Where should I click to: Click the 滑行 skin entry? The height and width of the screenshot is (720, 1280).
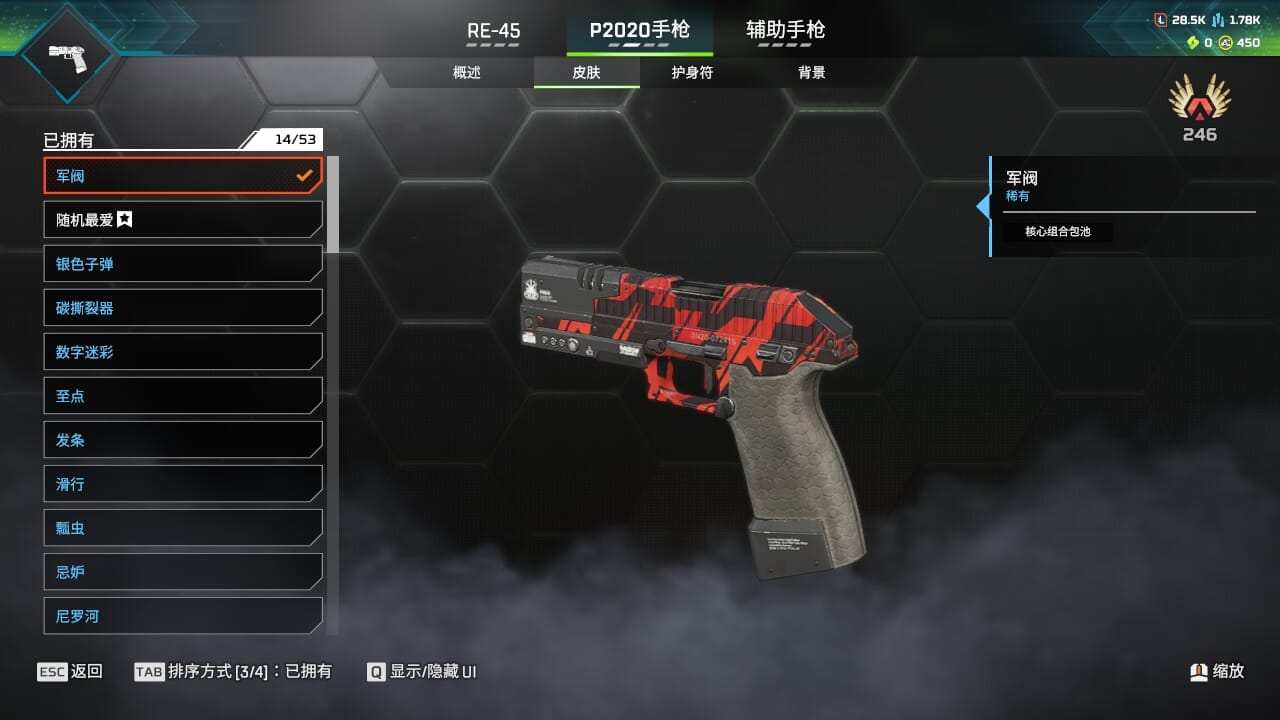183,484
